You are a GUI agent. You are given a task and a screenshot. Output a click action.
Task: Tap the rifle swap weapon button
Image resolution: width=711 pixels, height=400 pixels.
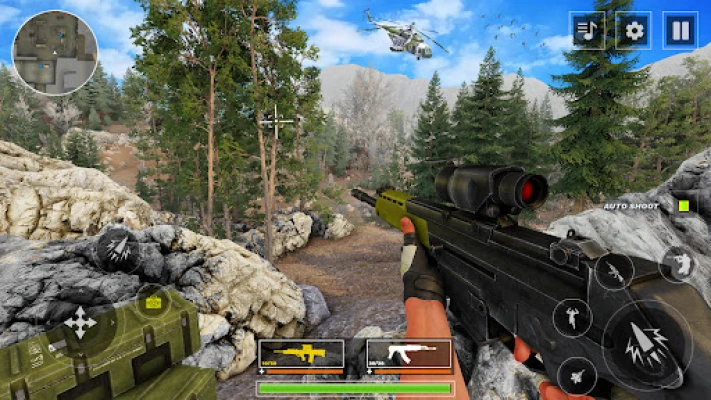613,271
